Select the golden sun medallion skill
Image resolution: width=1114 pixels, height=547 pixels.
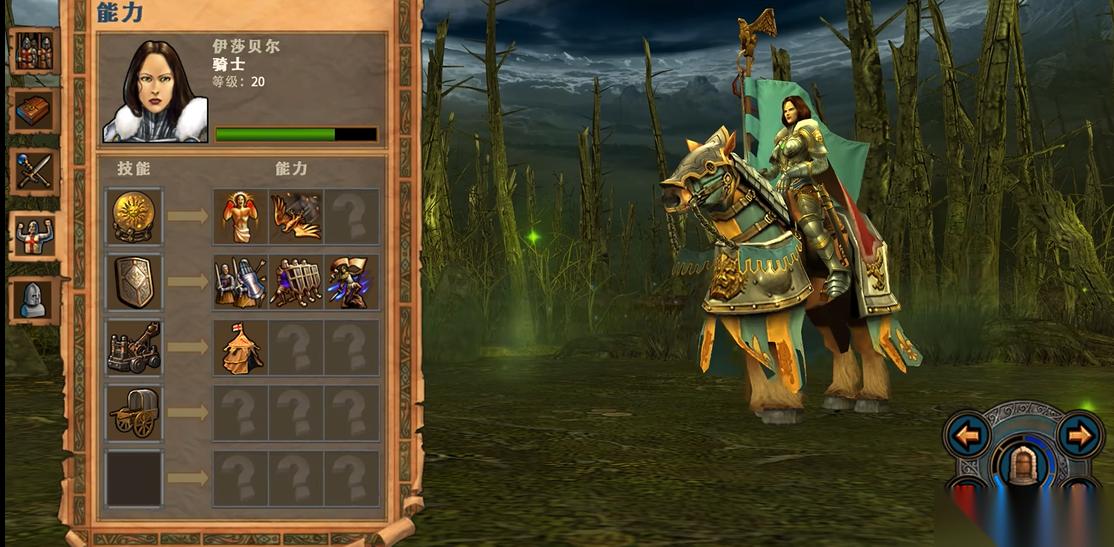pyautogui.click(x=135, y=216)
